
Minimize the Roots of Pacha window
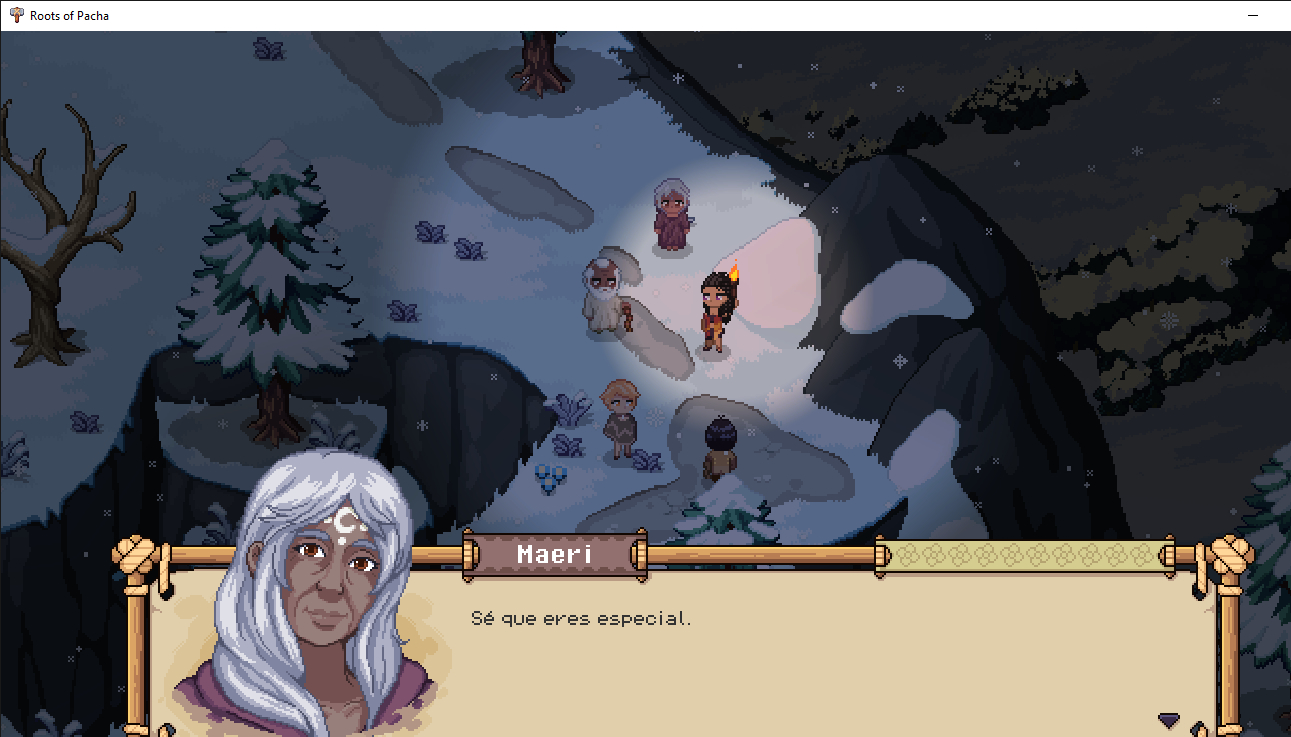[1253, 16]
